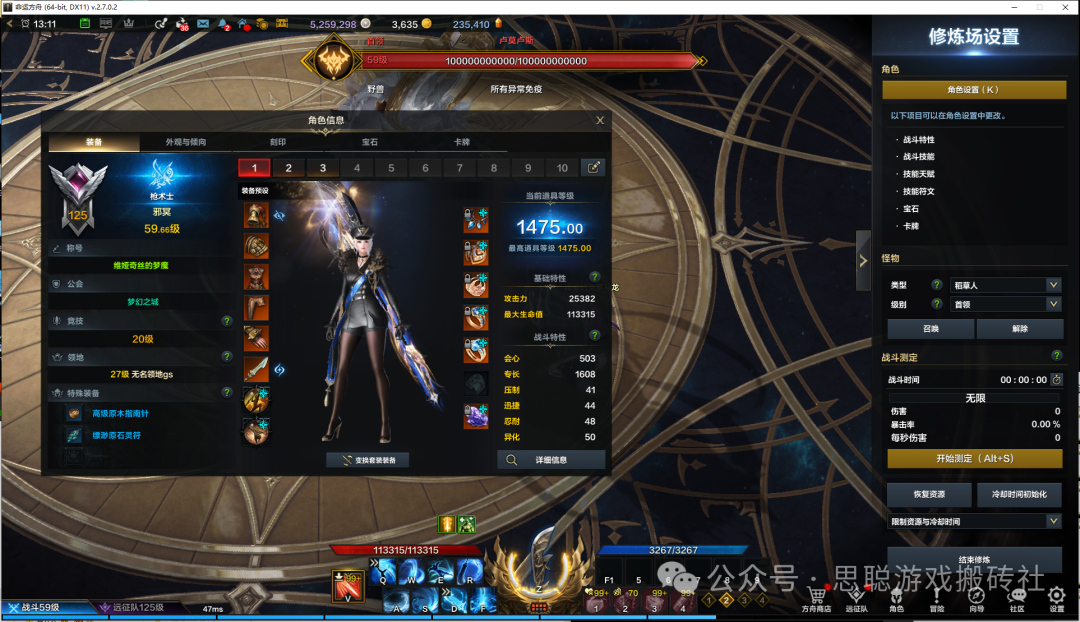1080x622 pixels.
Task: Click the preset edit pencil button
Action: coord(593,168)
